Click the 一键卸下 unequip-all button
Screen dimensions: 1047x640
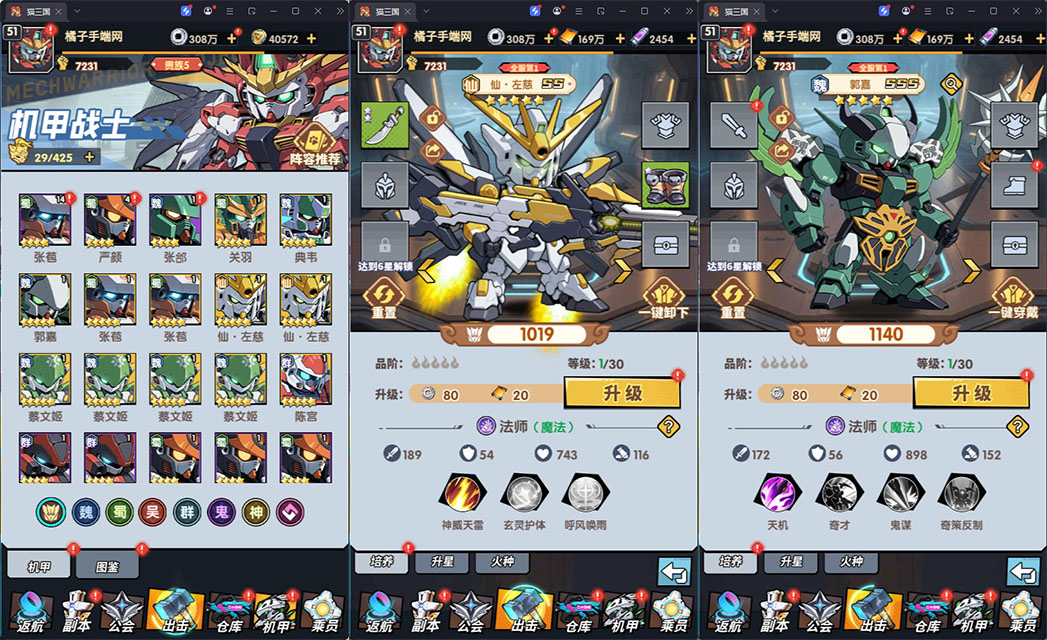664,296
